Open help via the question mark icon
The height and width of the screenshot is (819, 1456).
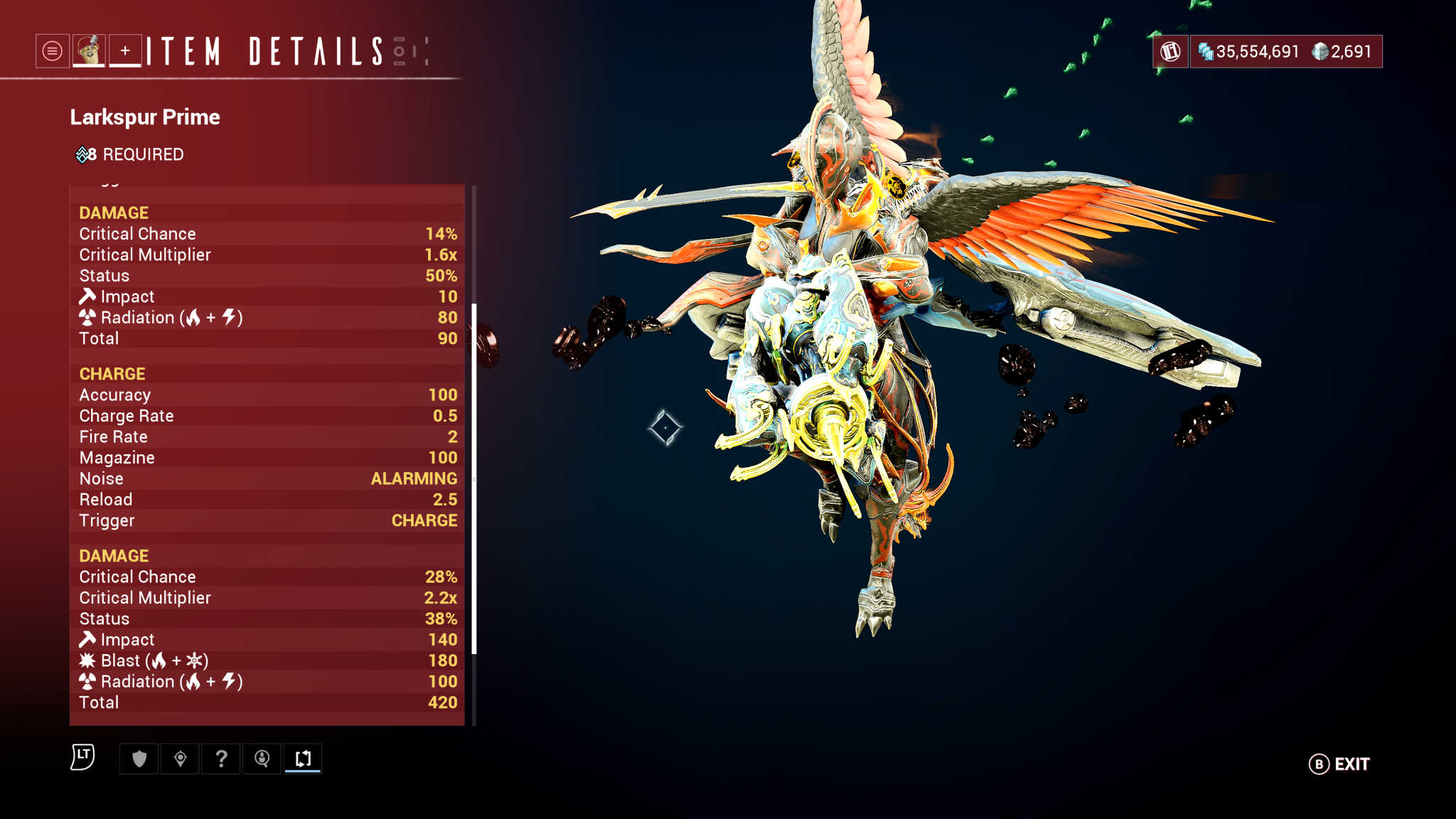[x=220, y=759]
